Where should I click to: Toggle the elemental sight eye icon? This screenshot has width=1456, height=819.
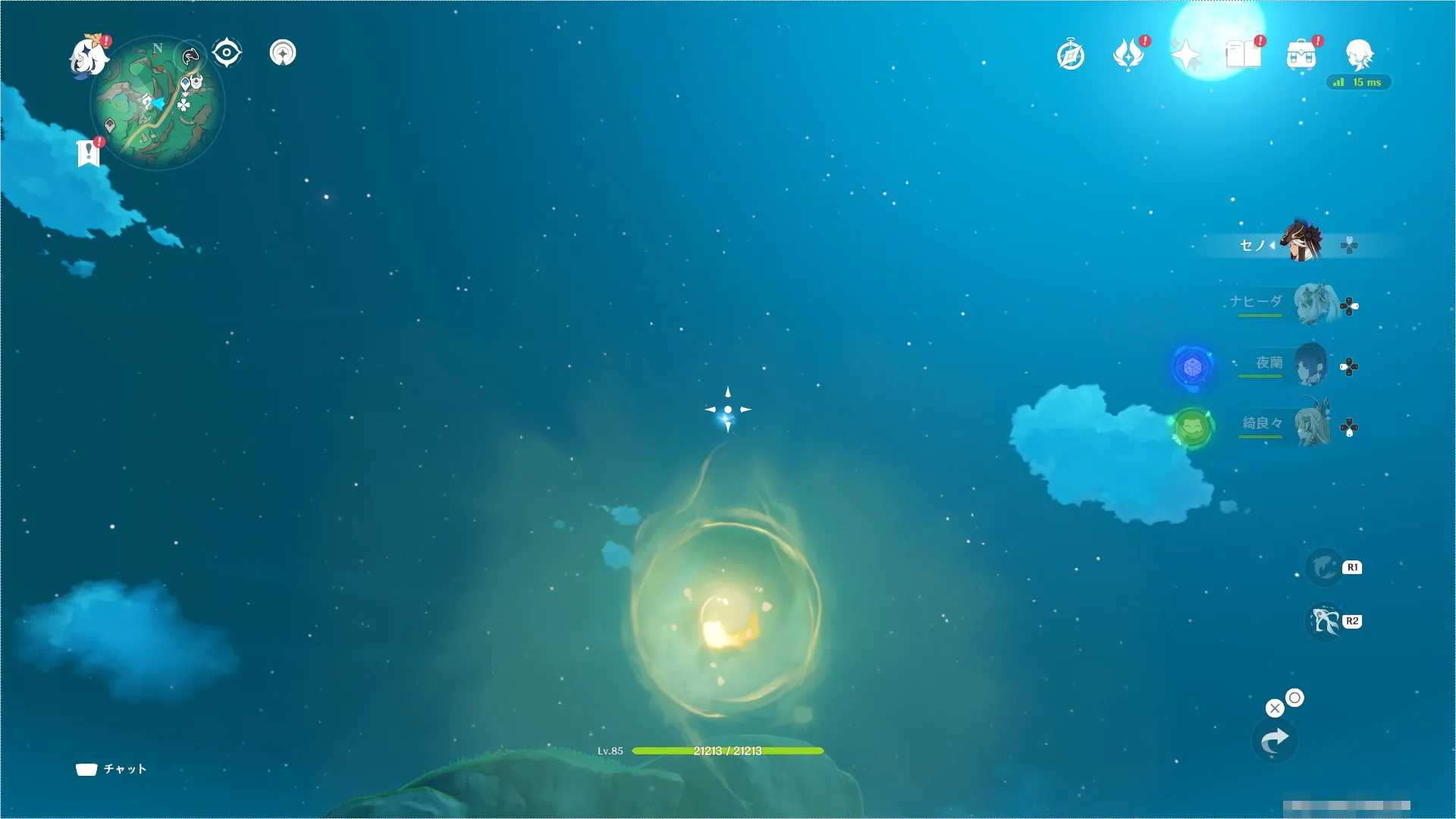227,53
